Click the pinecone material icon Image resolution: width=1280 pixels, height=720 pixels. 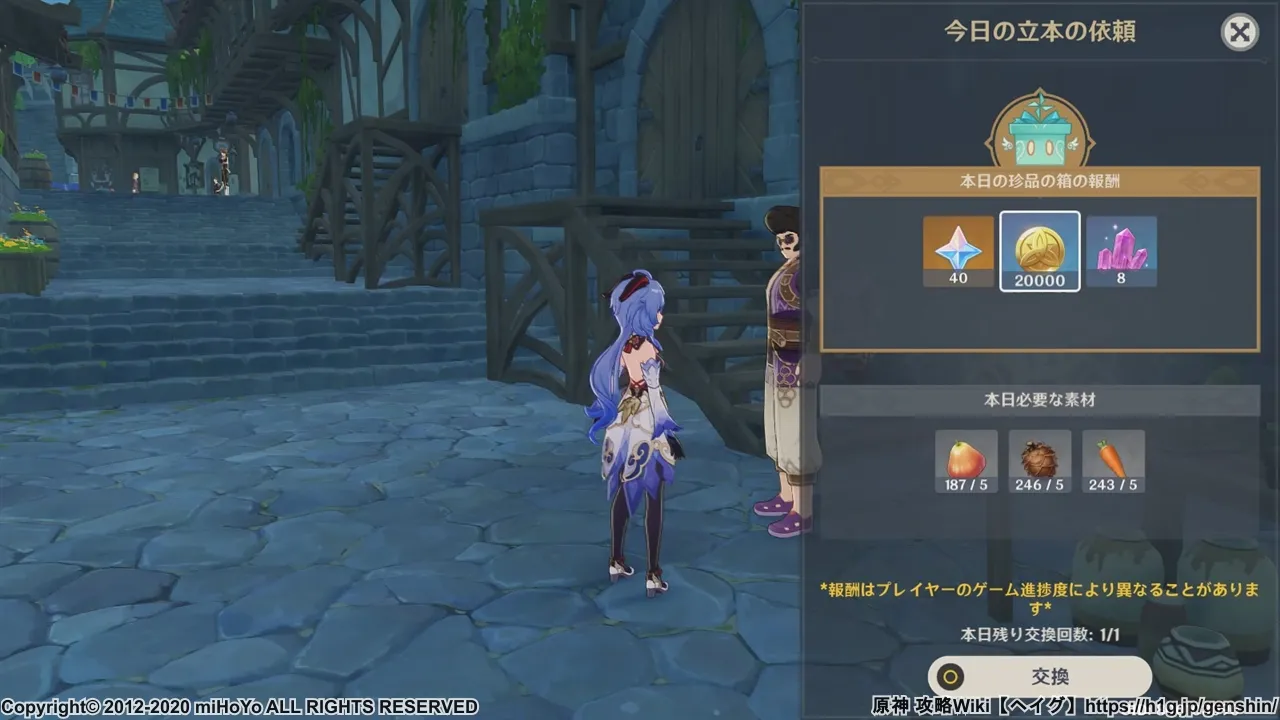(1038, 460)
